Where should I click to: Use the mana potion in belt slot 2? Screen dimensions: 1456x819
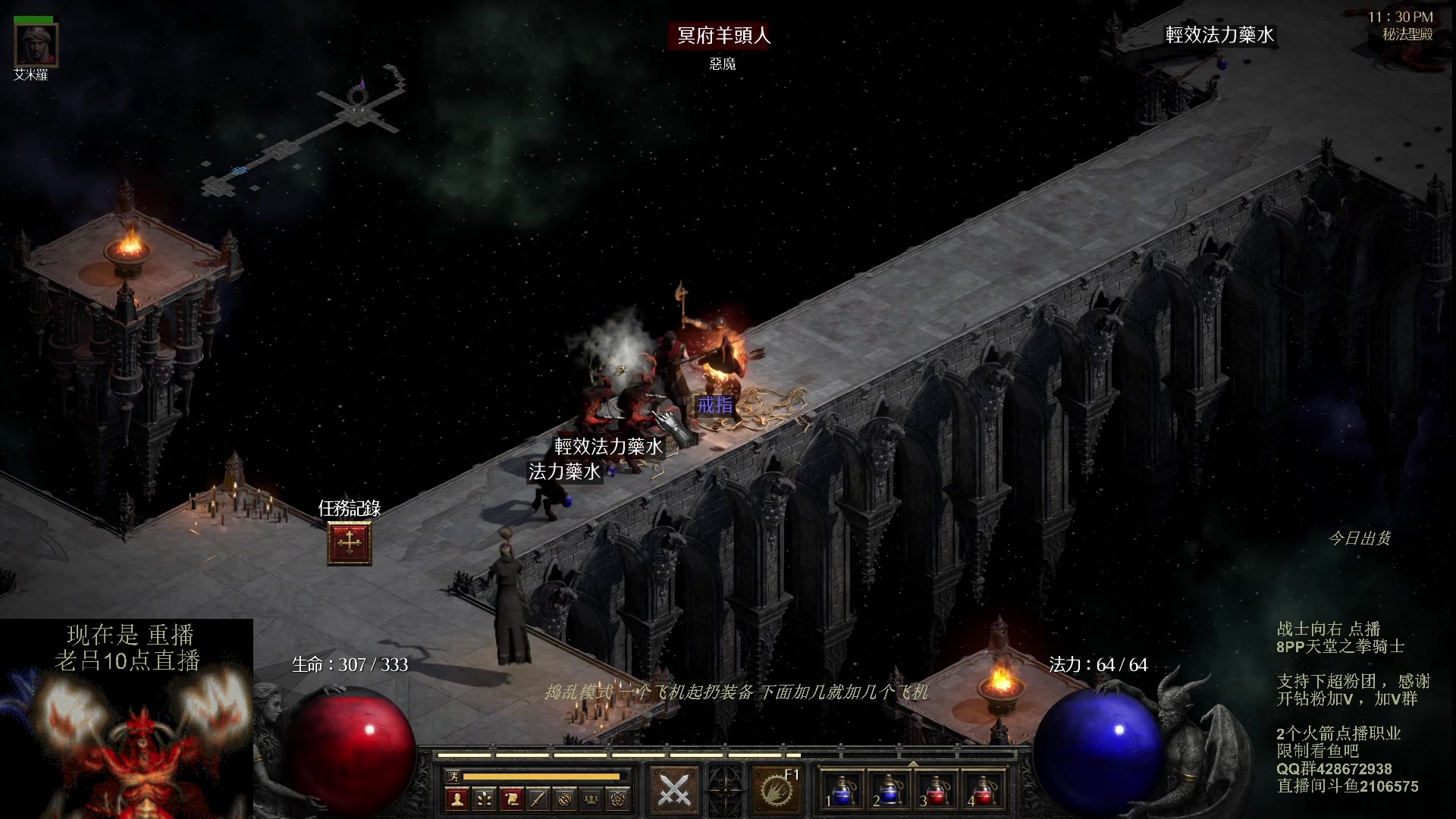click(890, 791)
